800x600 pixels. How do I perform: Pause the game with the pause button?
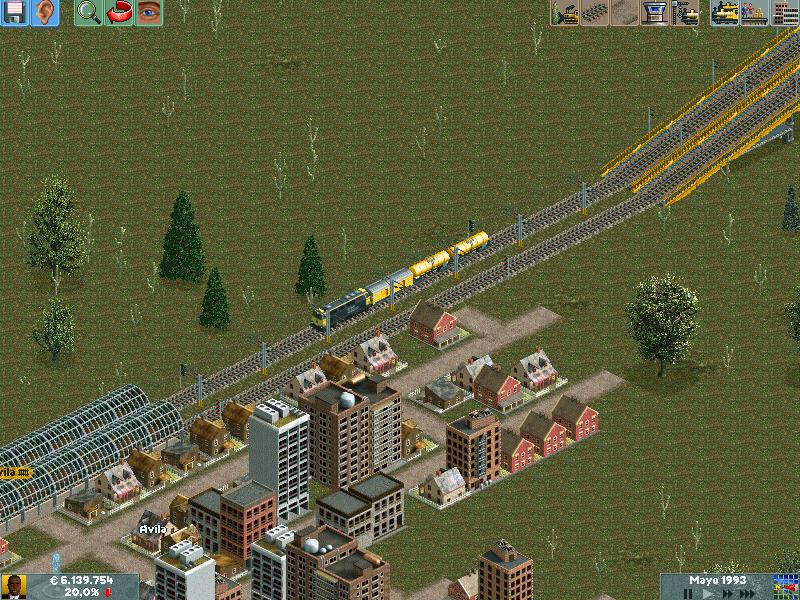687,593
